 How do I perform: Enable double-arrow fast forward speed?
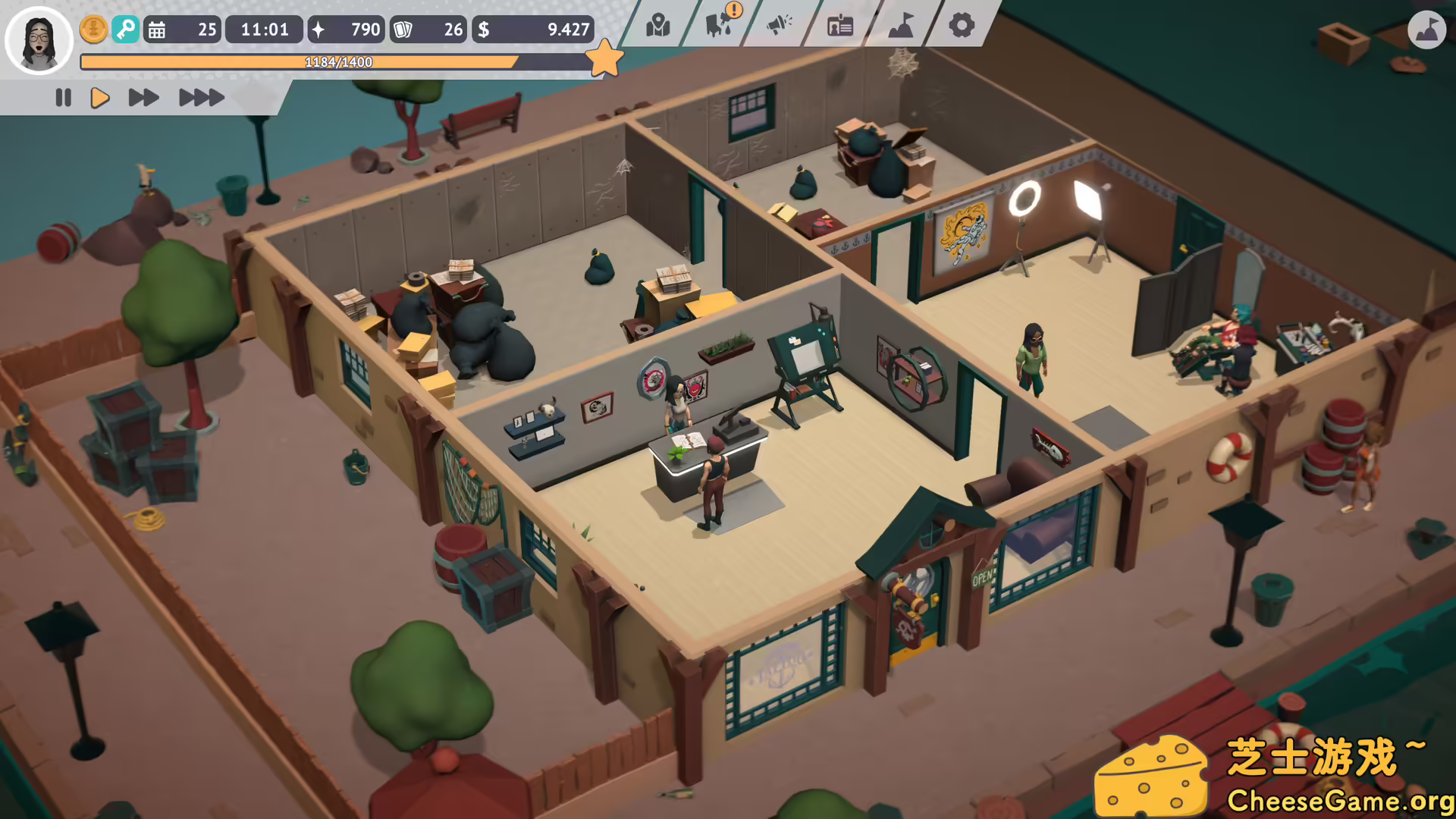143,97
